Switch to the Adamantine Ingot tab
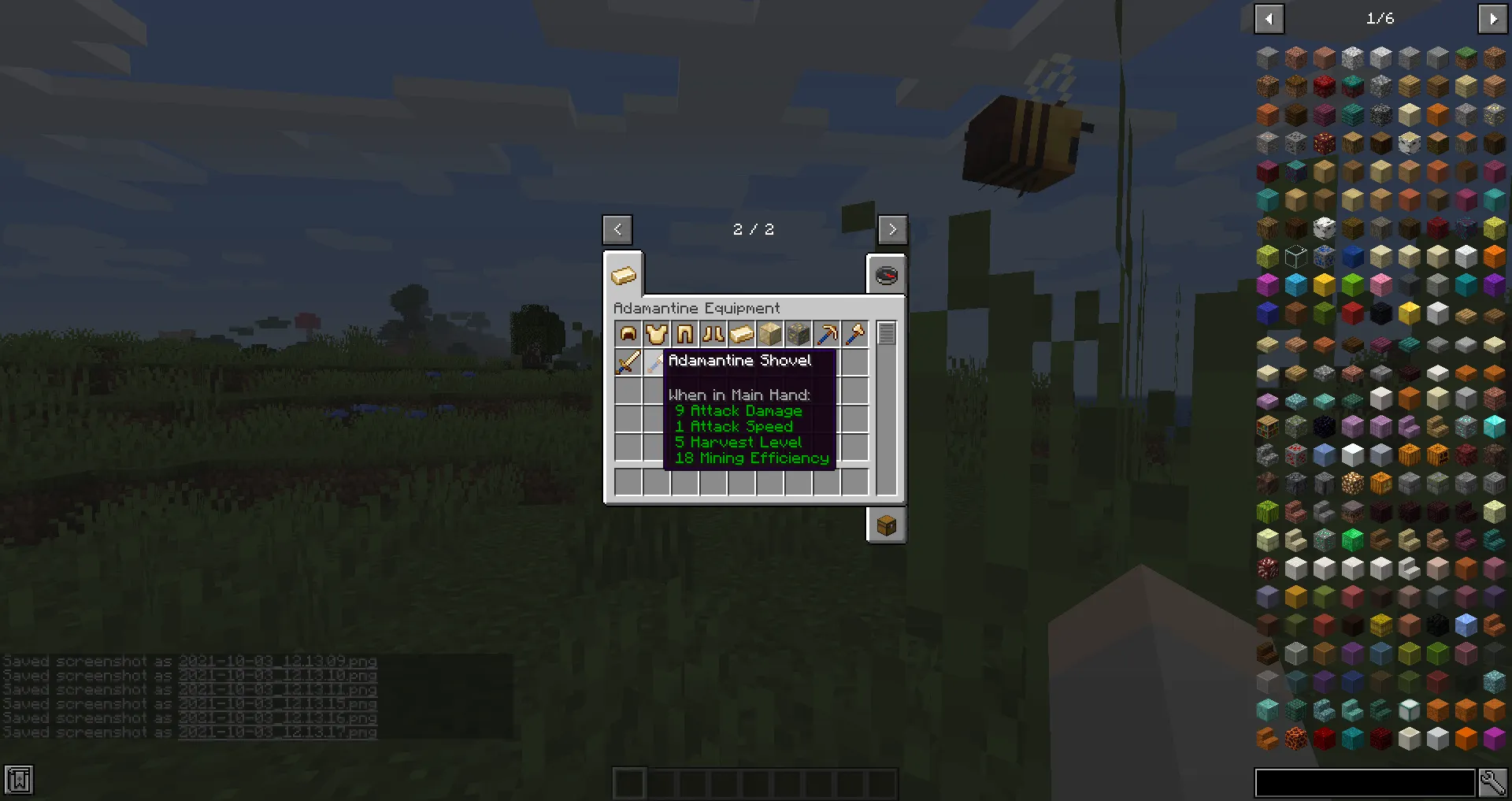 click(623, 275)
